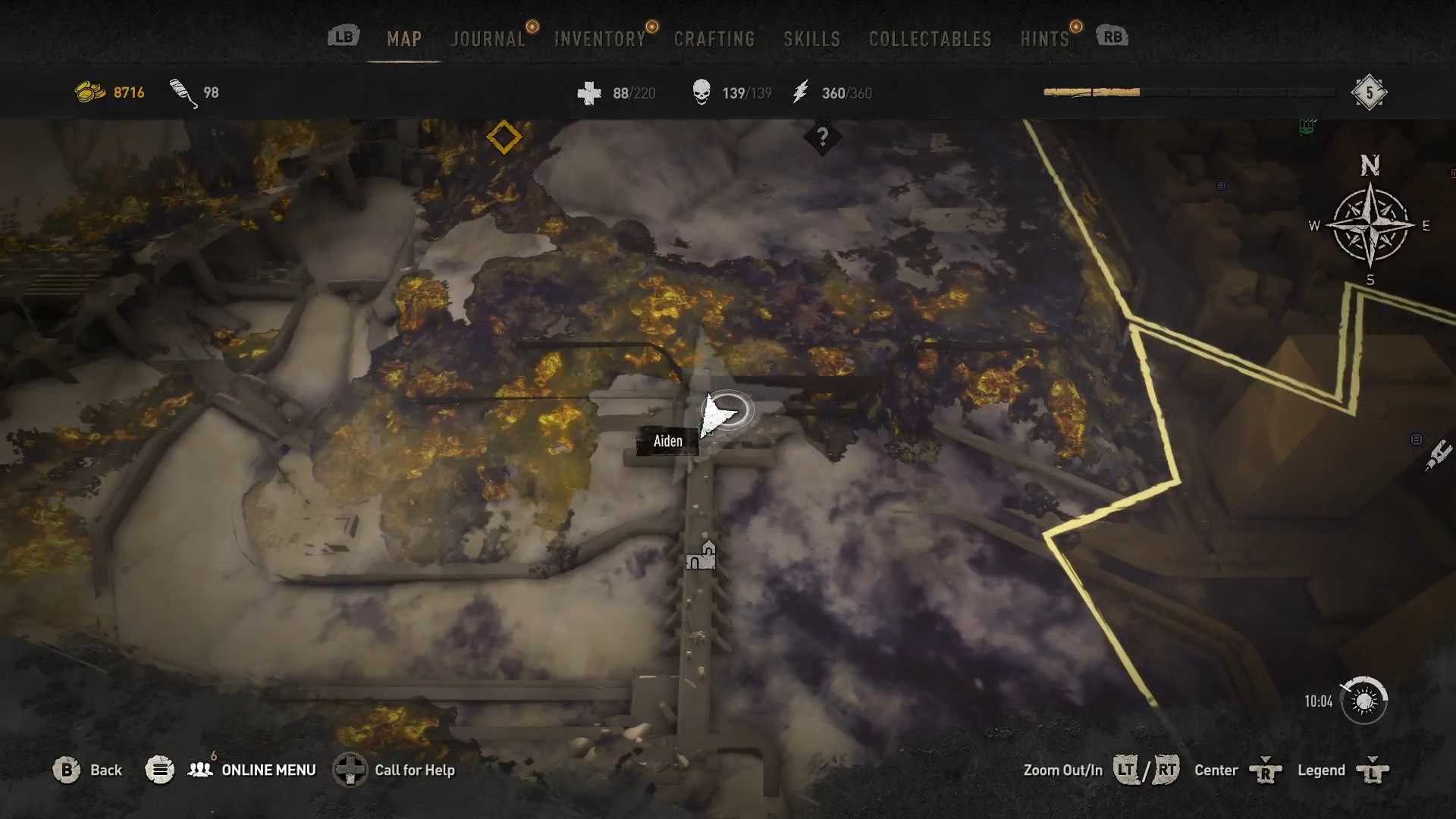Click Call for Help
The height and width of the screenshot is (819, 1456).
[414, 770]
